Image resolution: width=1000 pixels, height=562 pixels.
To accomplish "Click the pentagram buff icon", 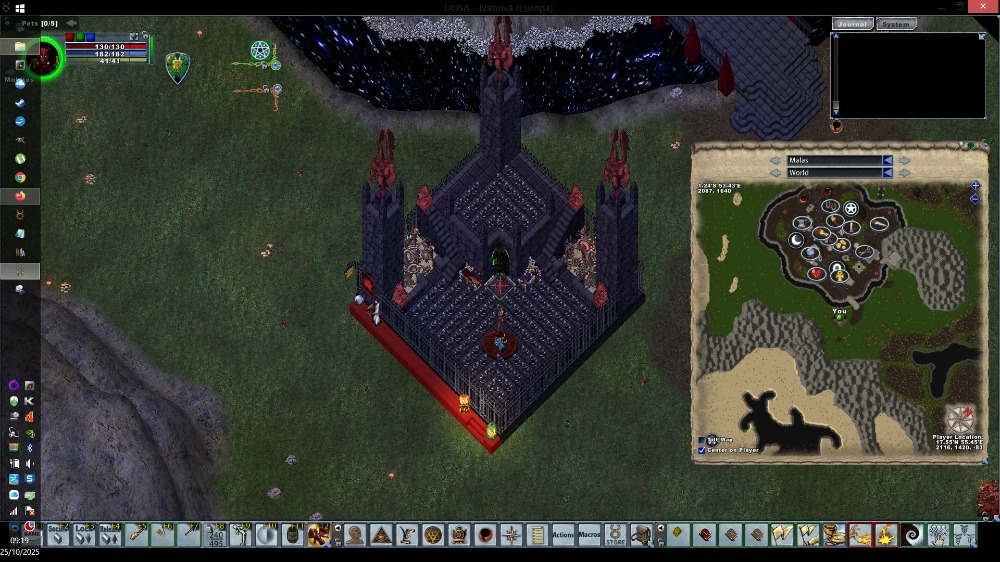I will 260,50.
